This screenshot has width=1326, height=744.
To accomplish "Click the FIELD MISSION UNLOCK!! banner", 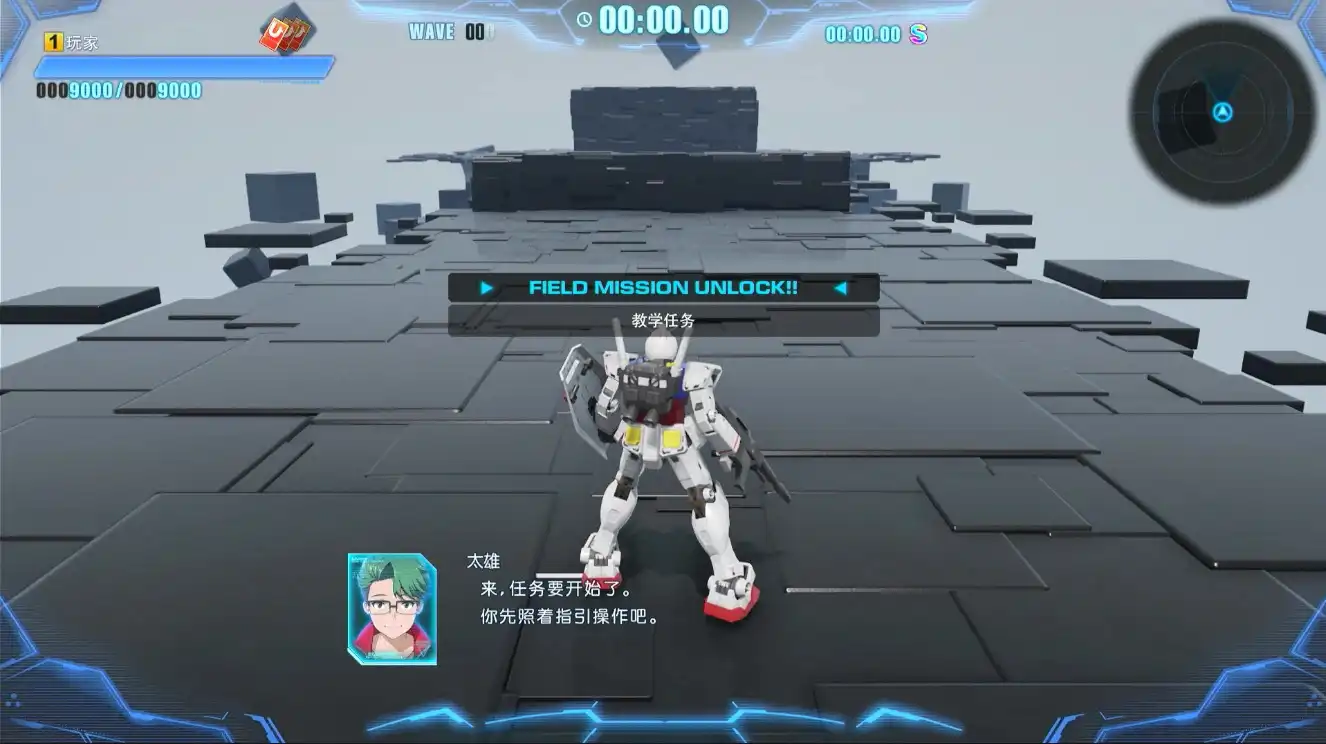I will [662, 289].
